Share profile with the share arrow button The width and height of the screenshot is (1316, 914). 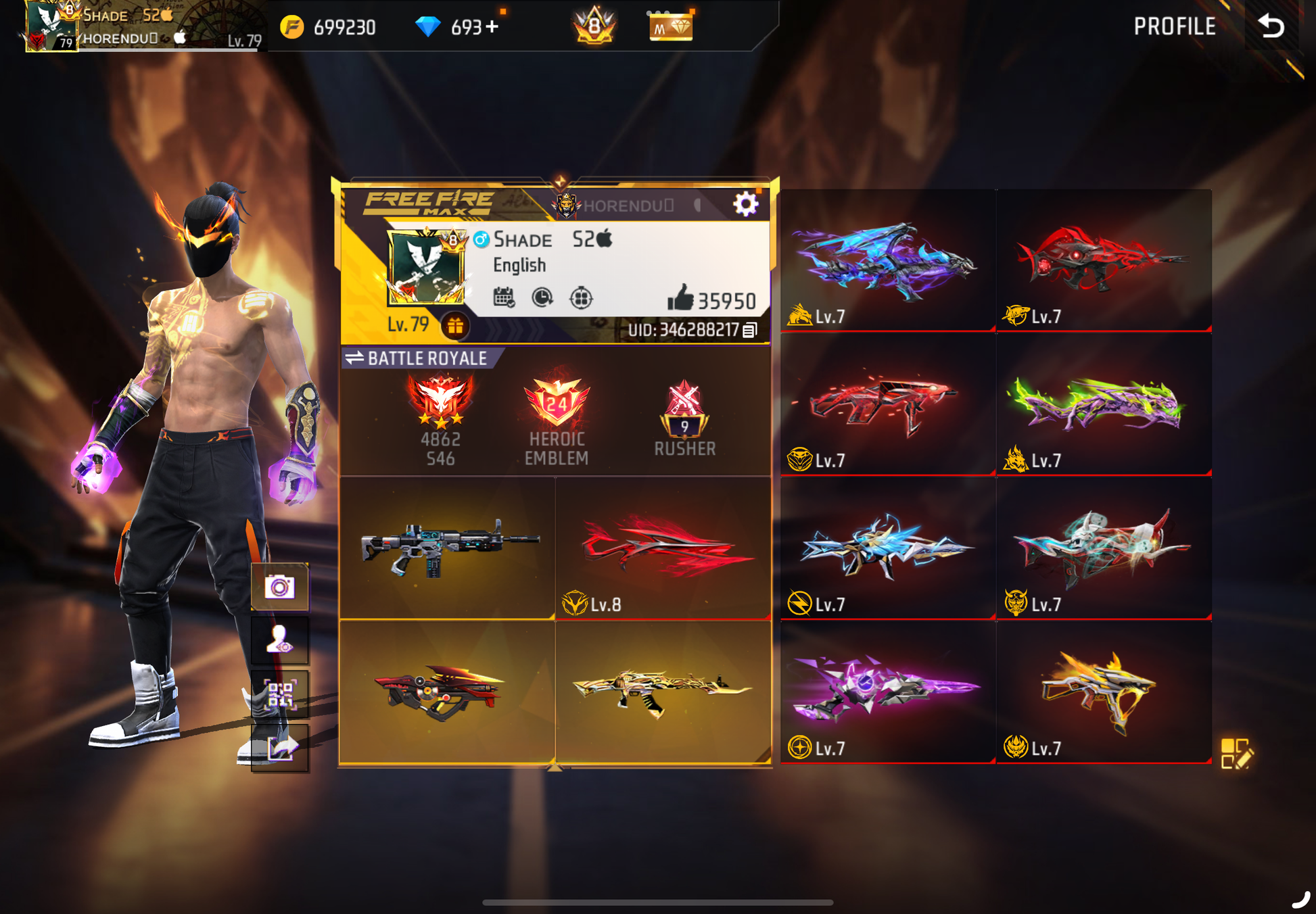click(279, 748)
